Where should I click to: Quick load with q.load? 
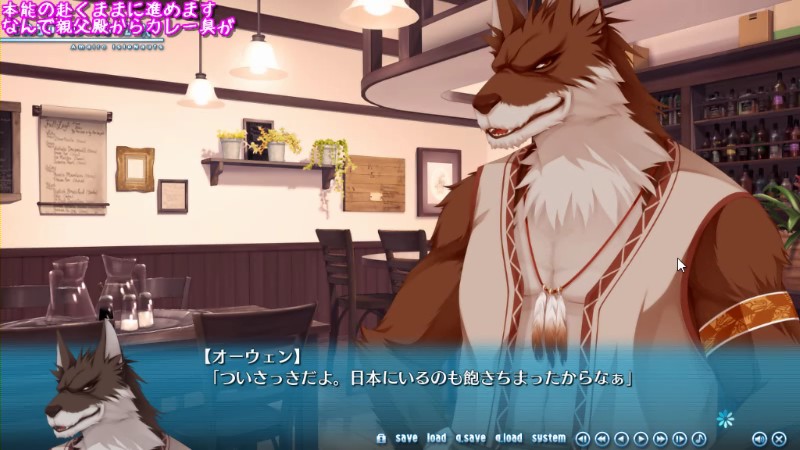(x=508, y=438)
